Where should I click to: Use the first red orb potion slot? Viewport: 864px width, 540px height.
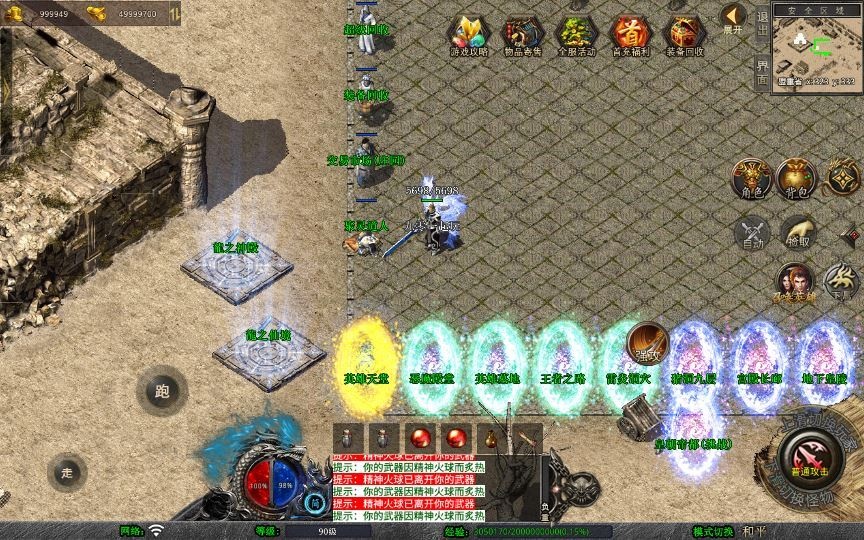420,437
